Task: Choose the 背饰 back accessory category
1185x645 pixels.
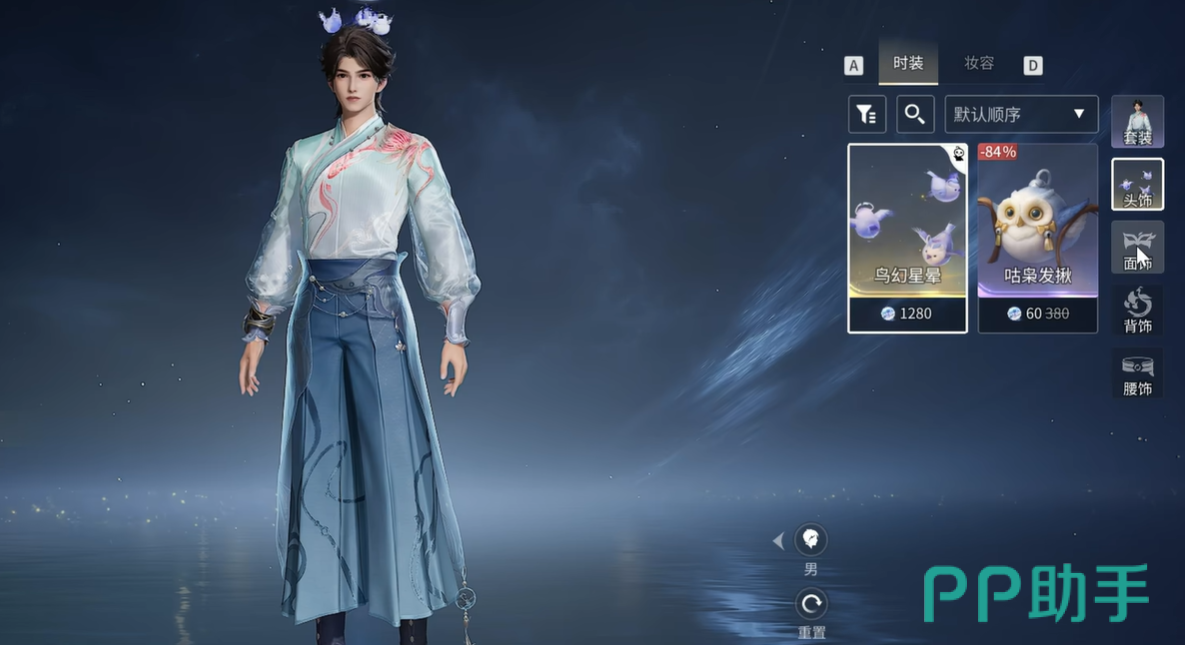Action: tap(1137, 310)
